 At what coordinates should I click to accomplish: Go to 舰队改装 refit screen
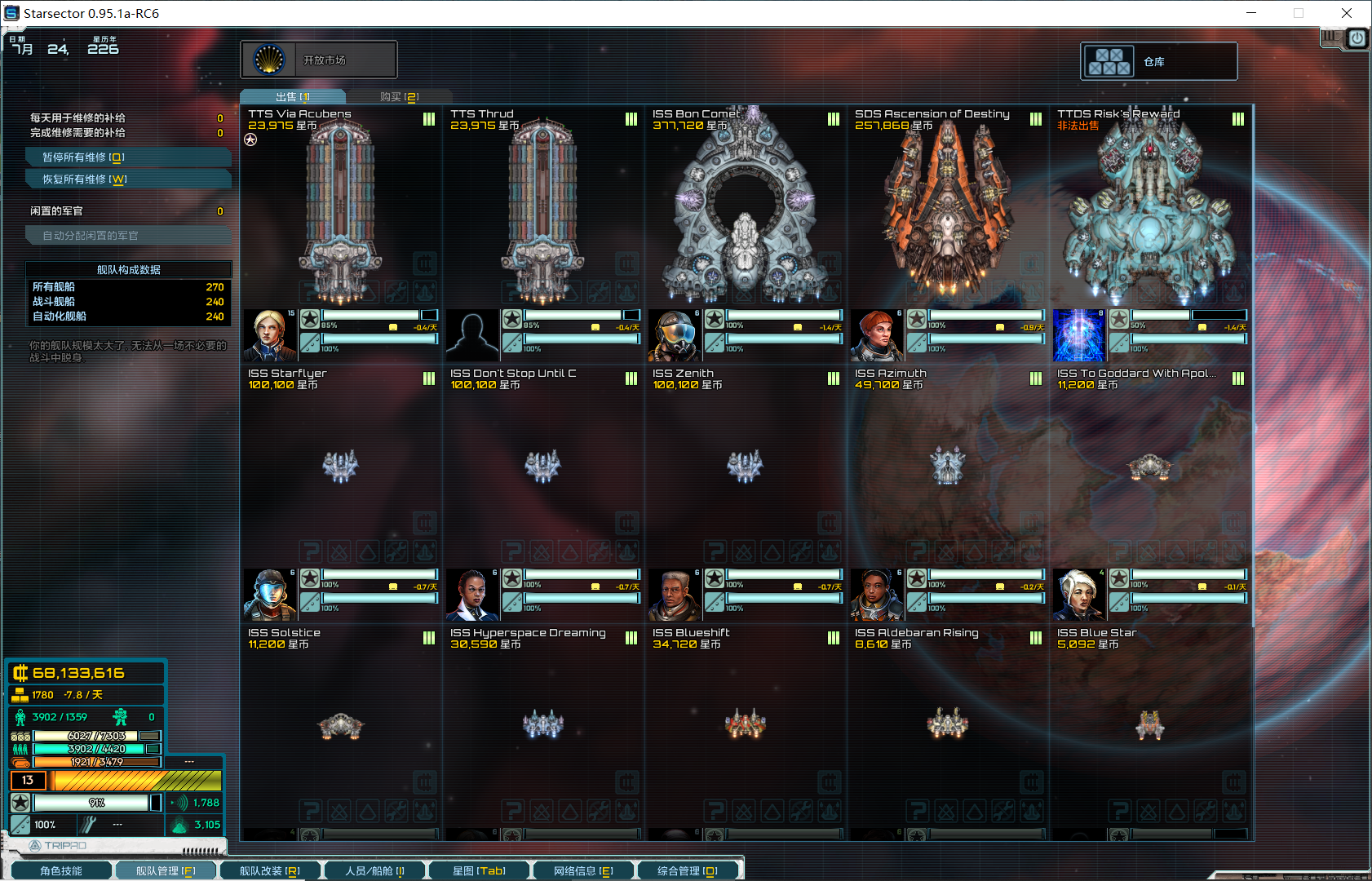click(x=270, y=871)
